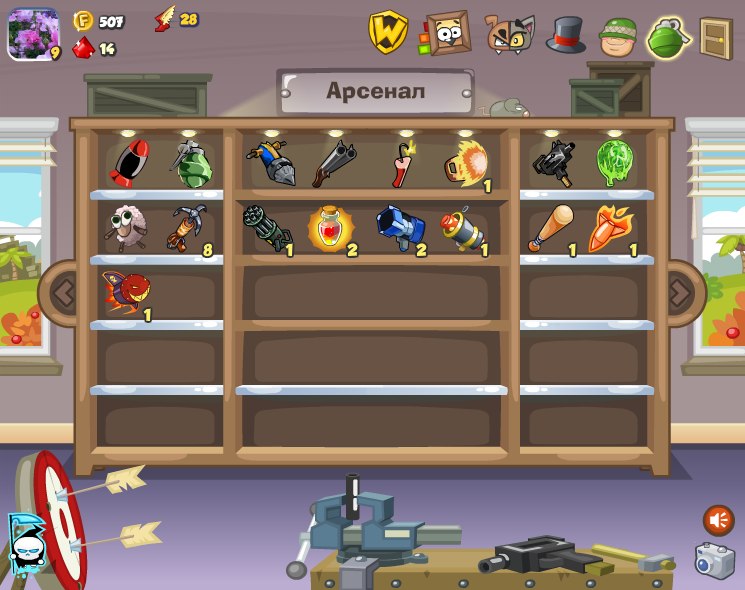
Task: Choose the submachine gun on the shelf
Action: (x=553, y=163)
